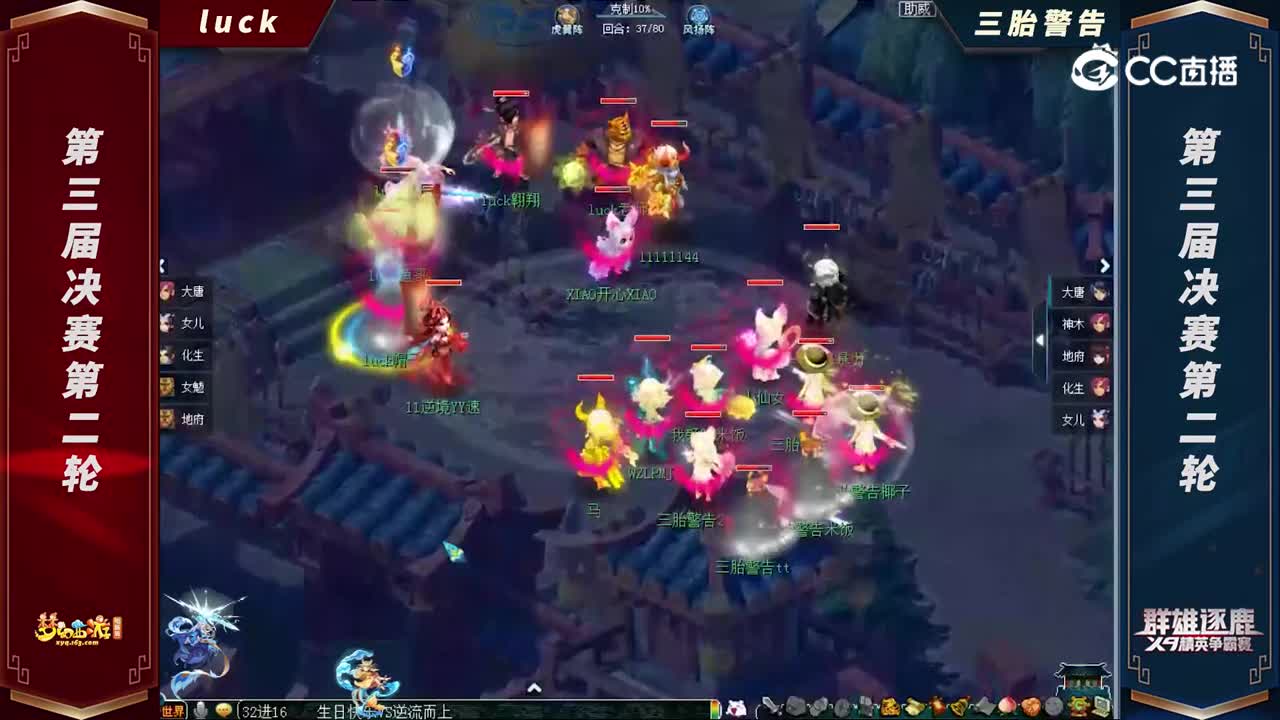Viewport: 1280px width, 720px height.
Task: Toggle the microphone icon beside 世界 channel
Action: (x=200, y=711)
